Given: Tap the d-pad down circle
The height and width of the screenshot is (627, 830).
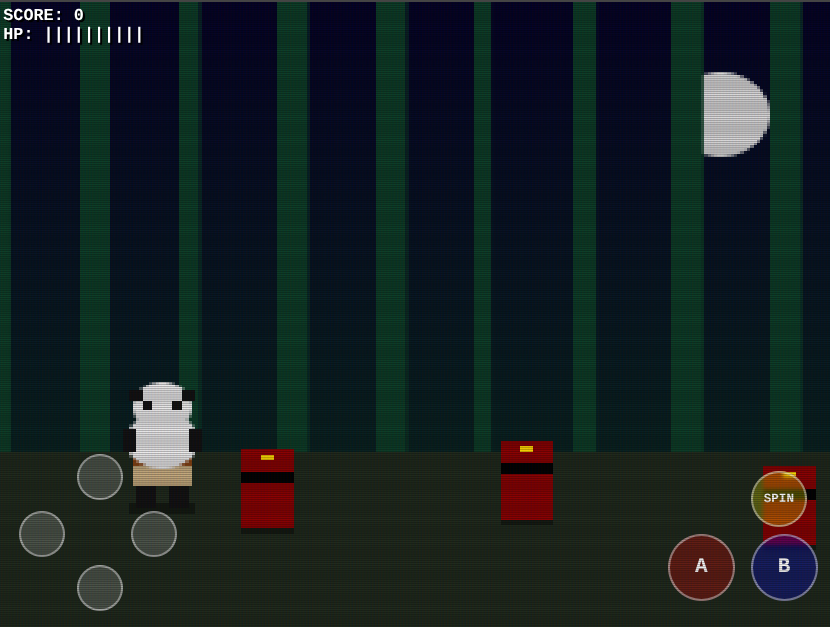Looking at the screenshot, I should [100, 588].
